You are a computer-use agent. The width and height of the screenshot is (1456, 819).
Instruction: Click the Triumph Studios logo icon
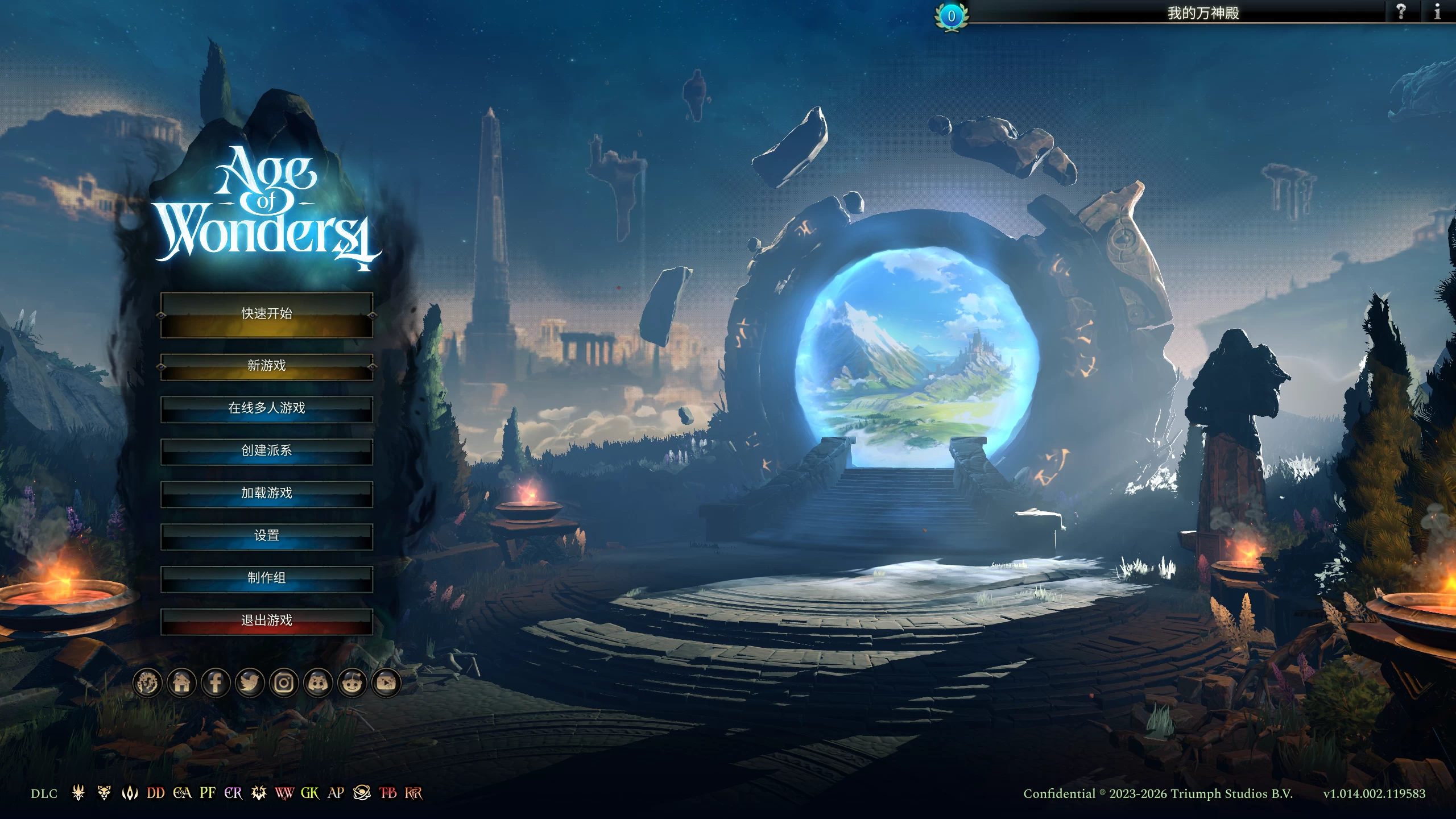point(148,684)
